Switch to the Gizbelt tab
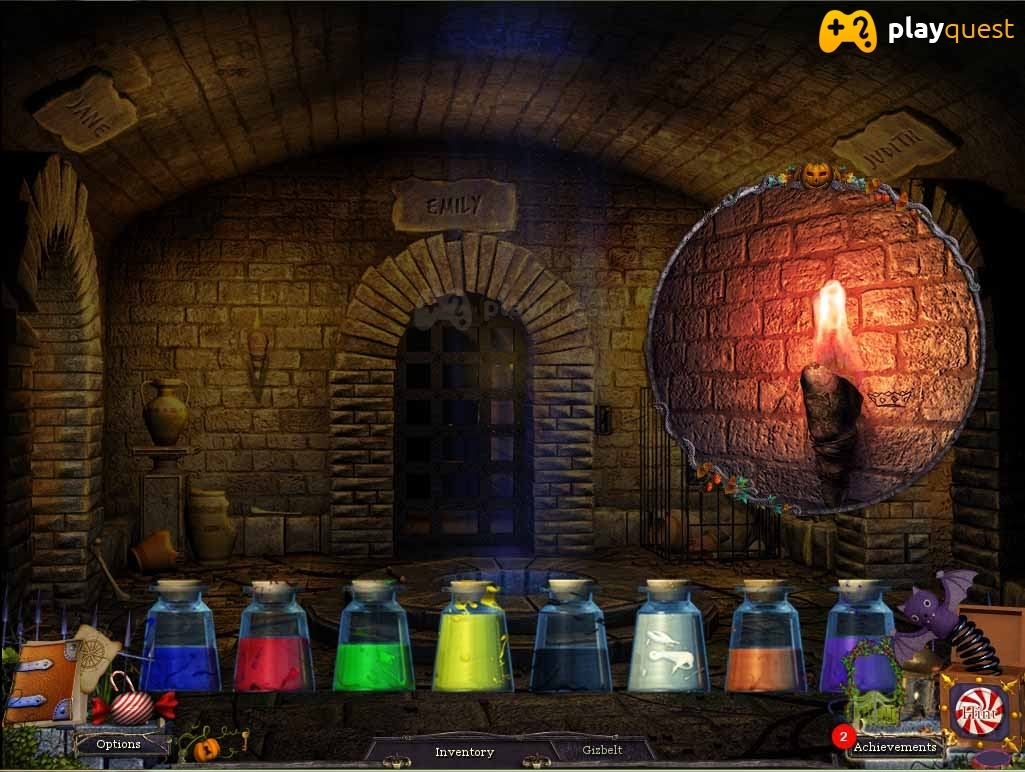Viewport: 1025px width, 772px height. pos(602,750)
